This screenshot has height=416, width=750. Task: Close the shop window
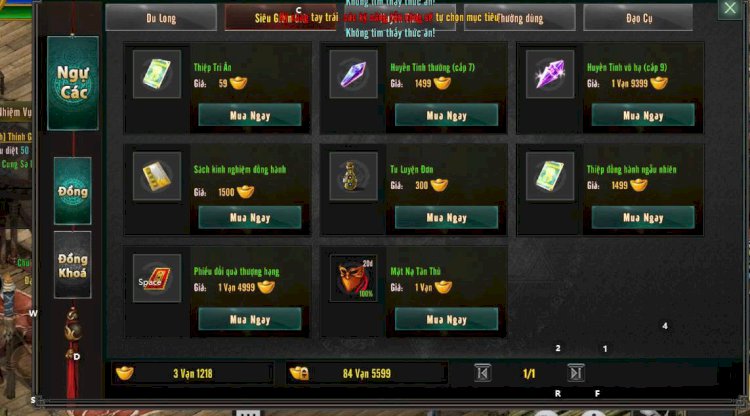tap(729, 8)
